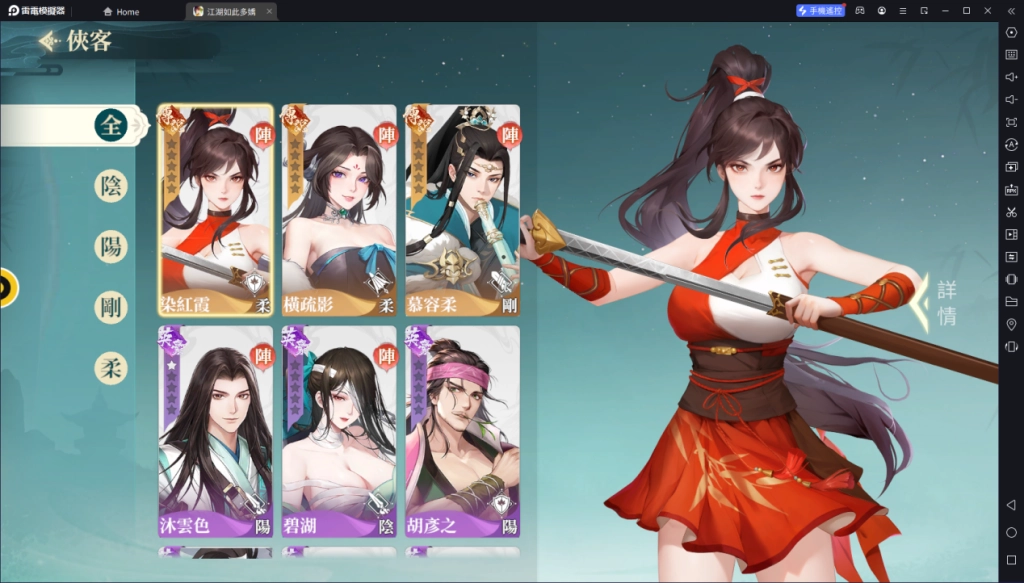Switch to the emulator Home tab

tap(121, 11)
